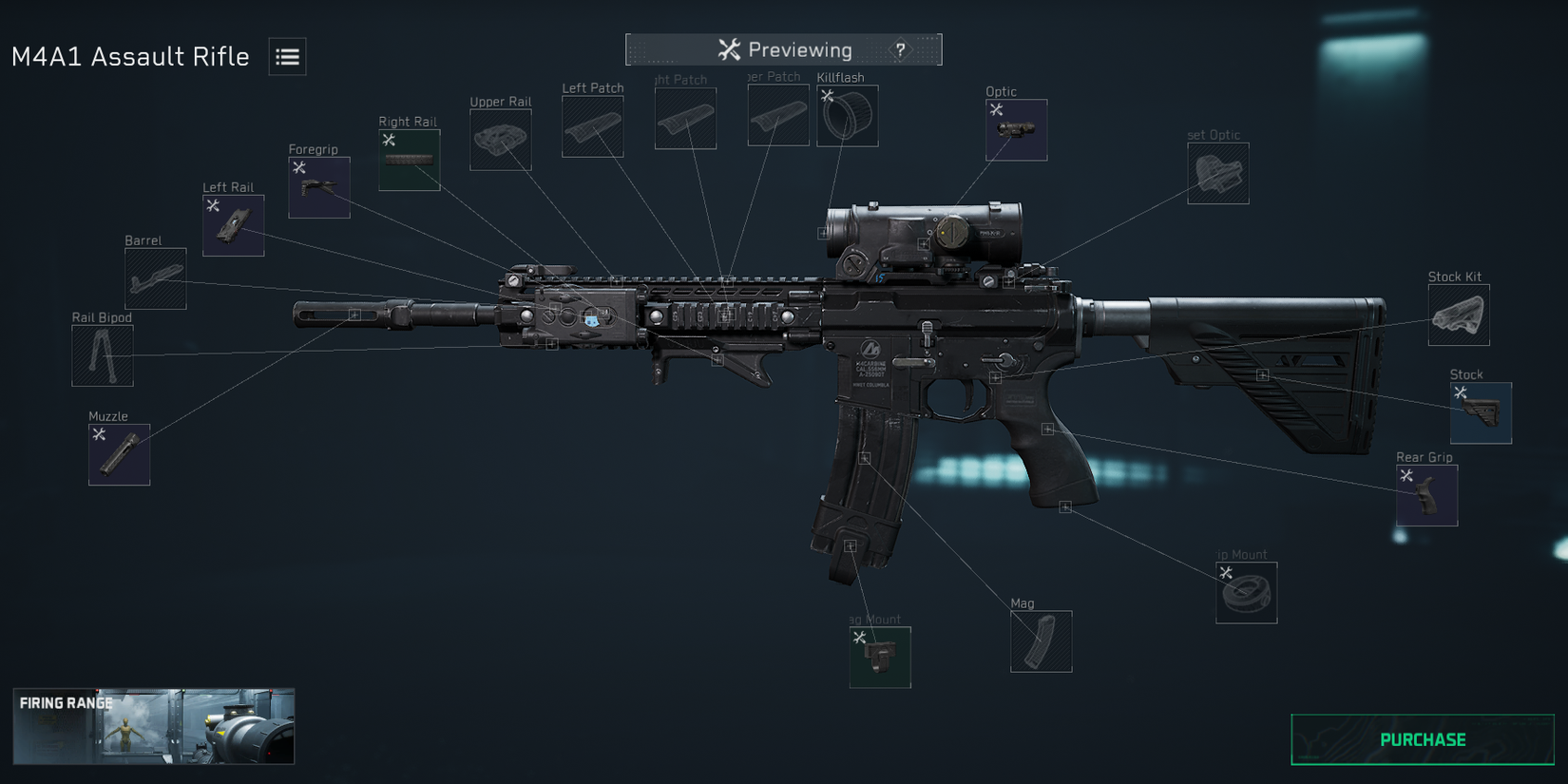This screenshot has height=784, width=1568.
Task: Toggle the Left Rail attachment
Action: (x=232, y=226)
